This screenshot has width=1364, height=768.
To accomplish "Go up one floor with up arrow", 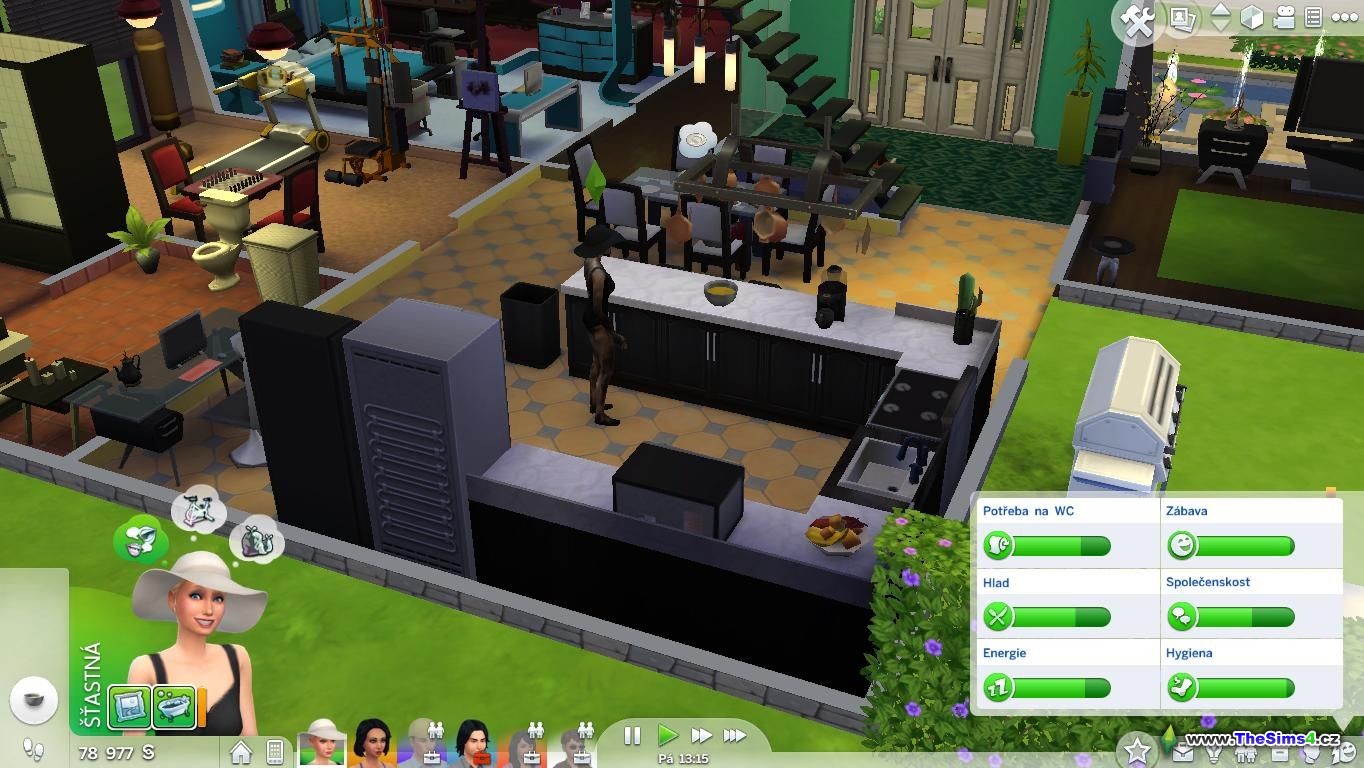I will click(1220, 9).
